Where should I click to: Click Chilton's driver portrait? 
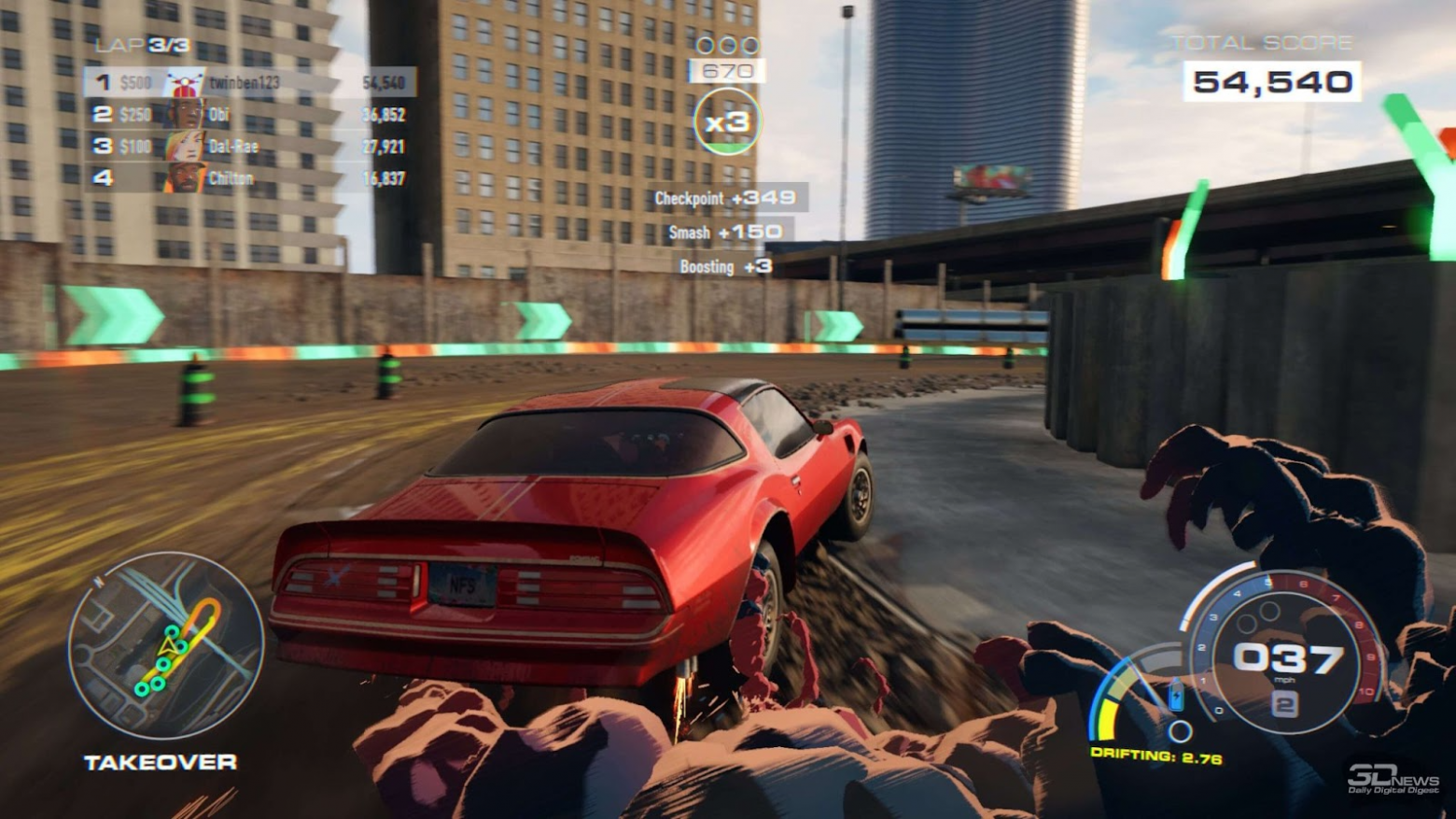coord(186,177)
